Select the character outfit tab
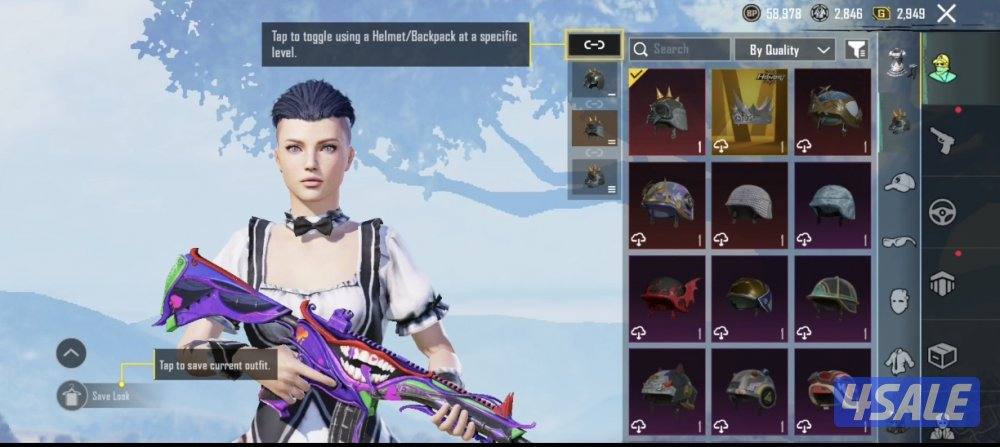 (941, 68)
